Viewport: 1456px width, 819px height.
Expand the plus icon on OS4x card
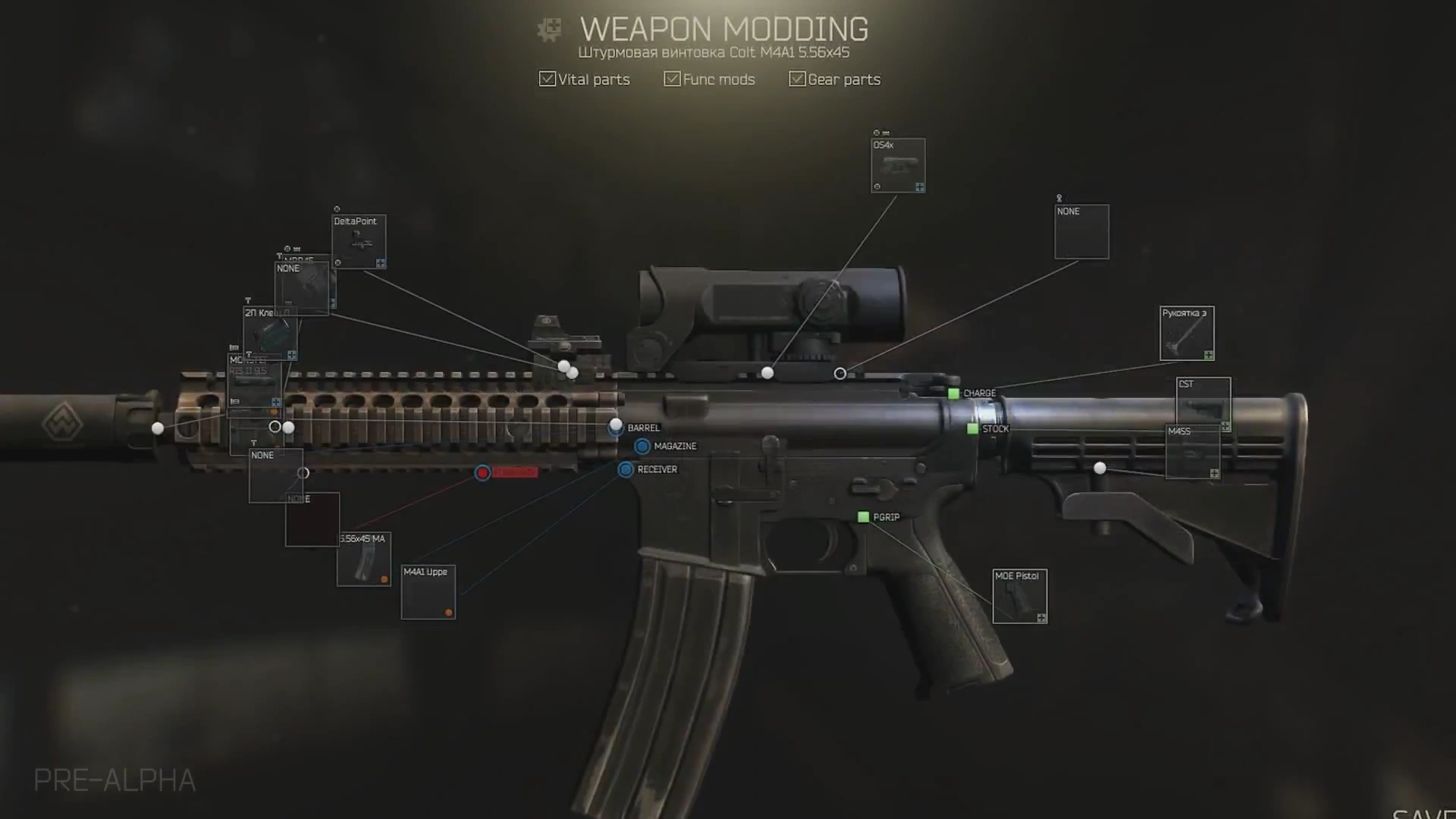[x=919, y=187]
